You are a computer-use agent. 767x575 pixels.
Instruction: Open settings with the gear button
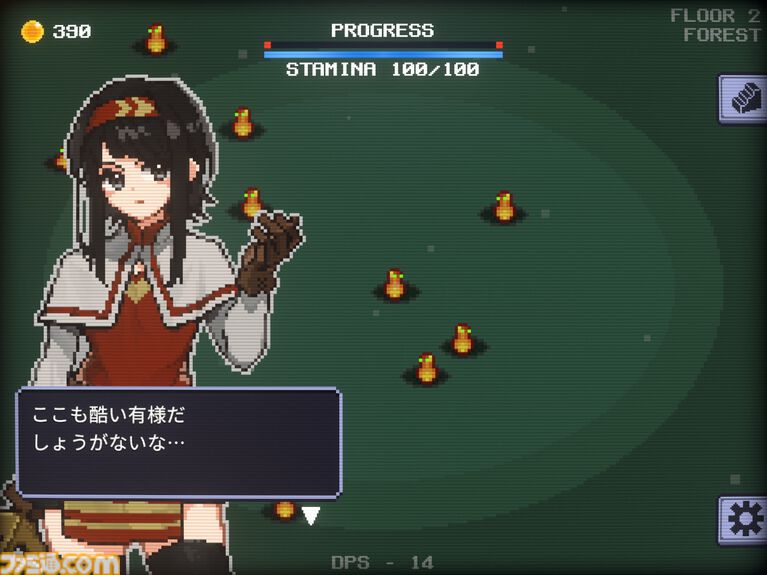[743, 520]
